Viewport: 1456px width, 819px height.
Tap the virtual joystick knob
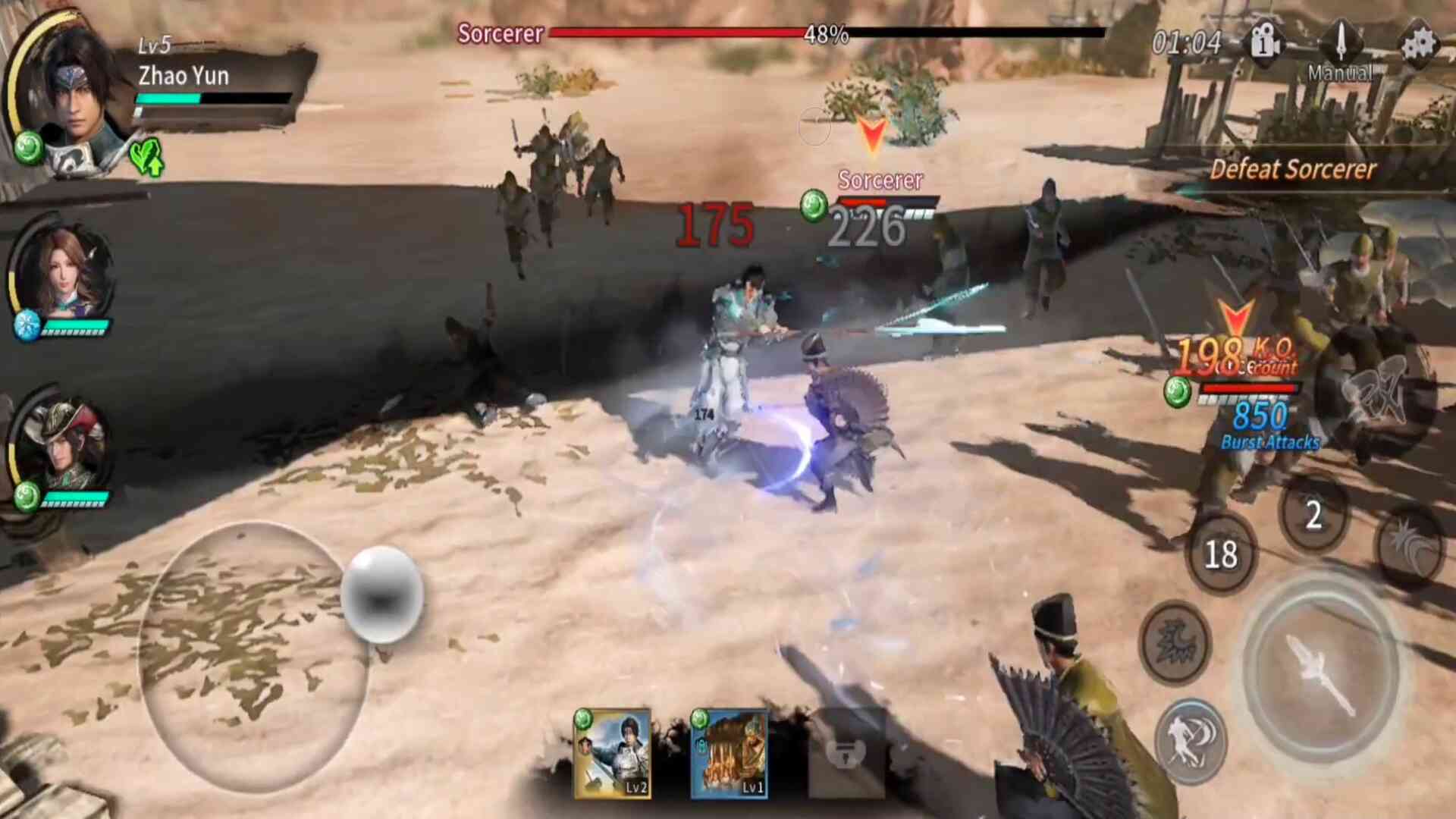[381, 594]
